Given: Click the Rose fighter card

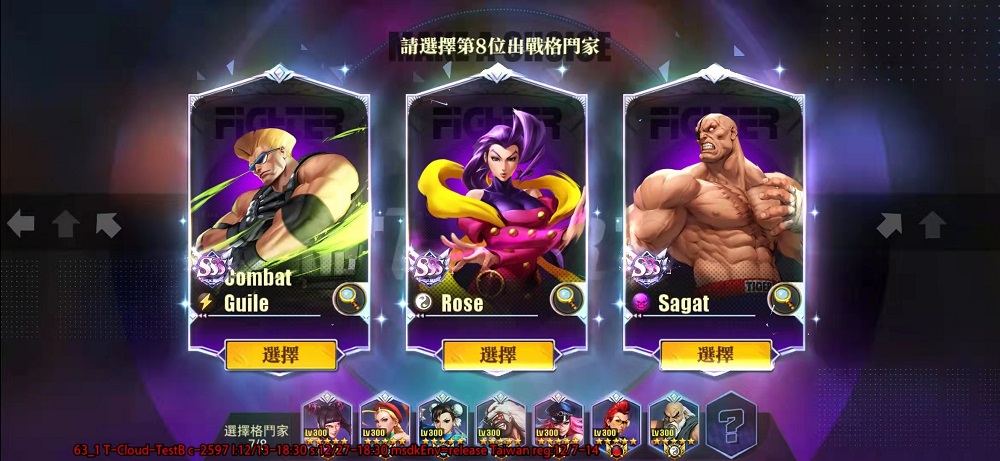Looking at the screenshot, I should click(497, 200).
